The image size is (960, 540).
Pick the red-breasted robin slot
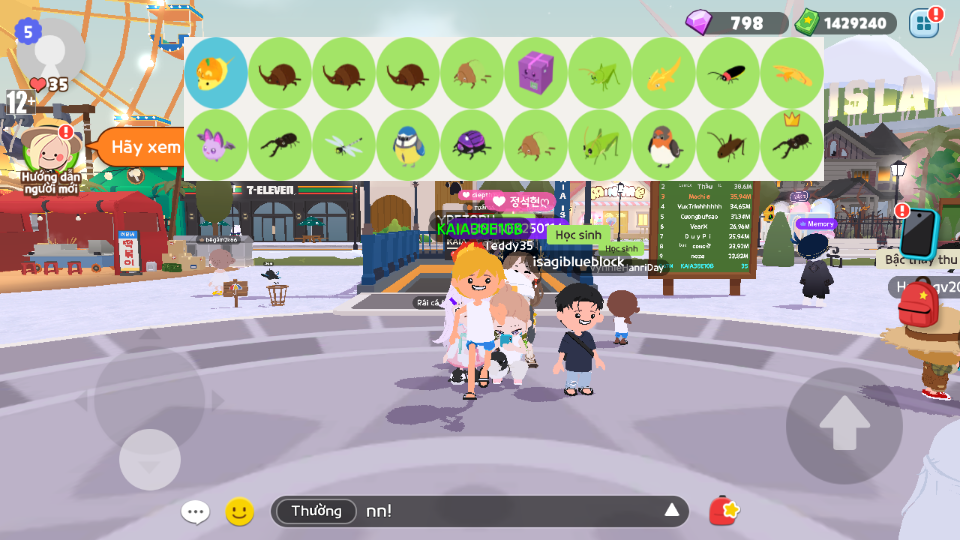coord(664,144)
